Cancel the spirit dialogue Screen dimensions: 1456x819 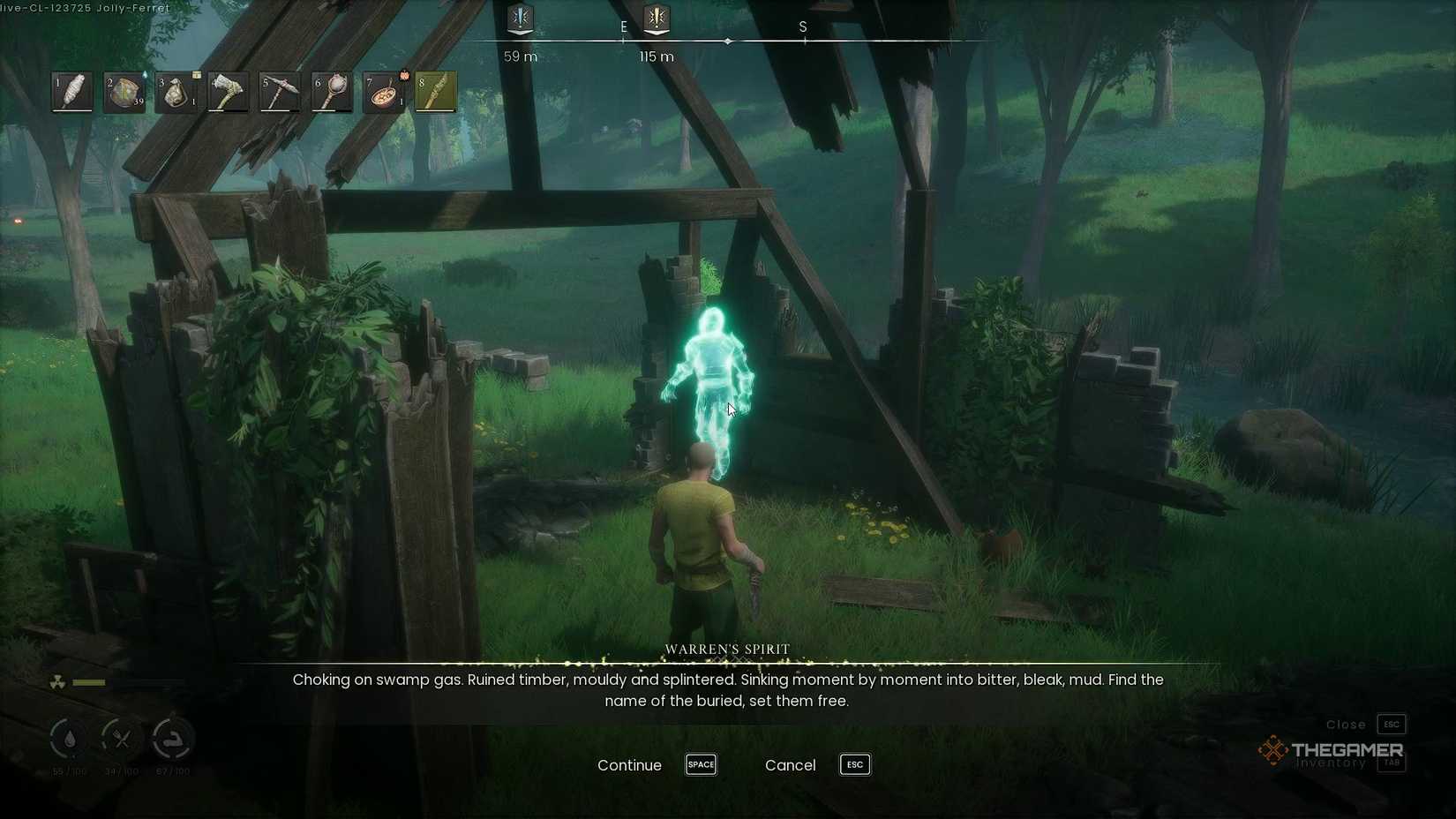790,765
